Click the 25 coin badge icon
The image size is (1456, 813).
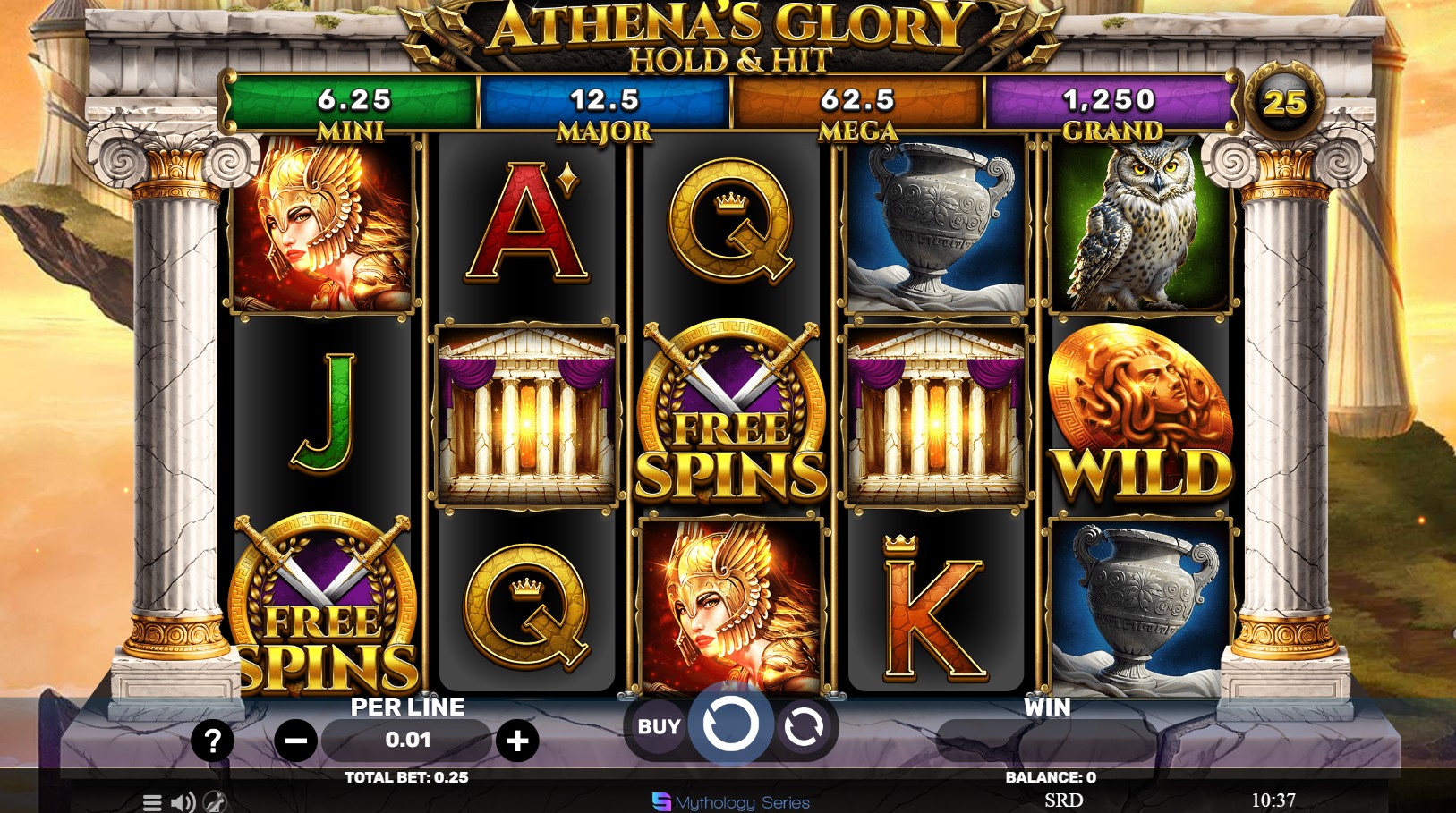click(1283, 103)
